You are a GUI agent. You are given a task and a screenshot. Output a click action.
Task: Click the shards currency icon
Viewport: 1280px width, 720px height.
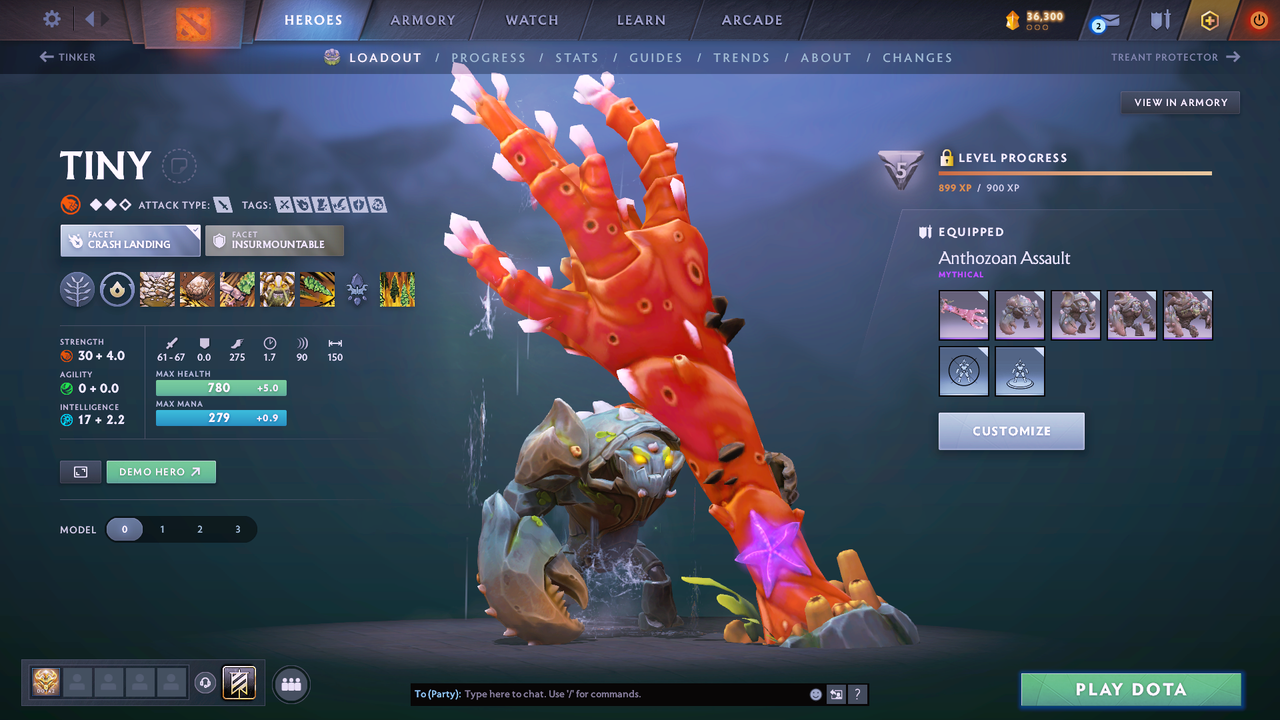pyautogui.click(x=1013, y=17)
